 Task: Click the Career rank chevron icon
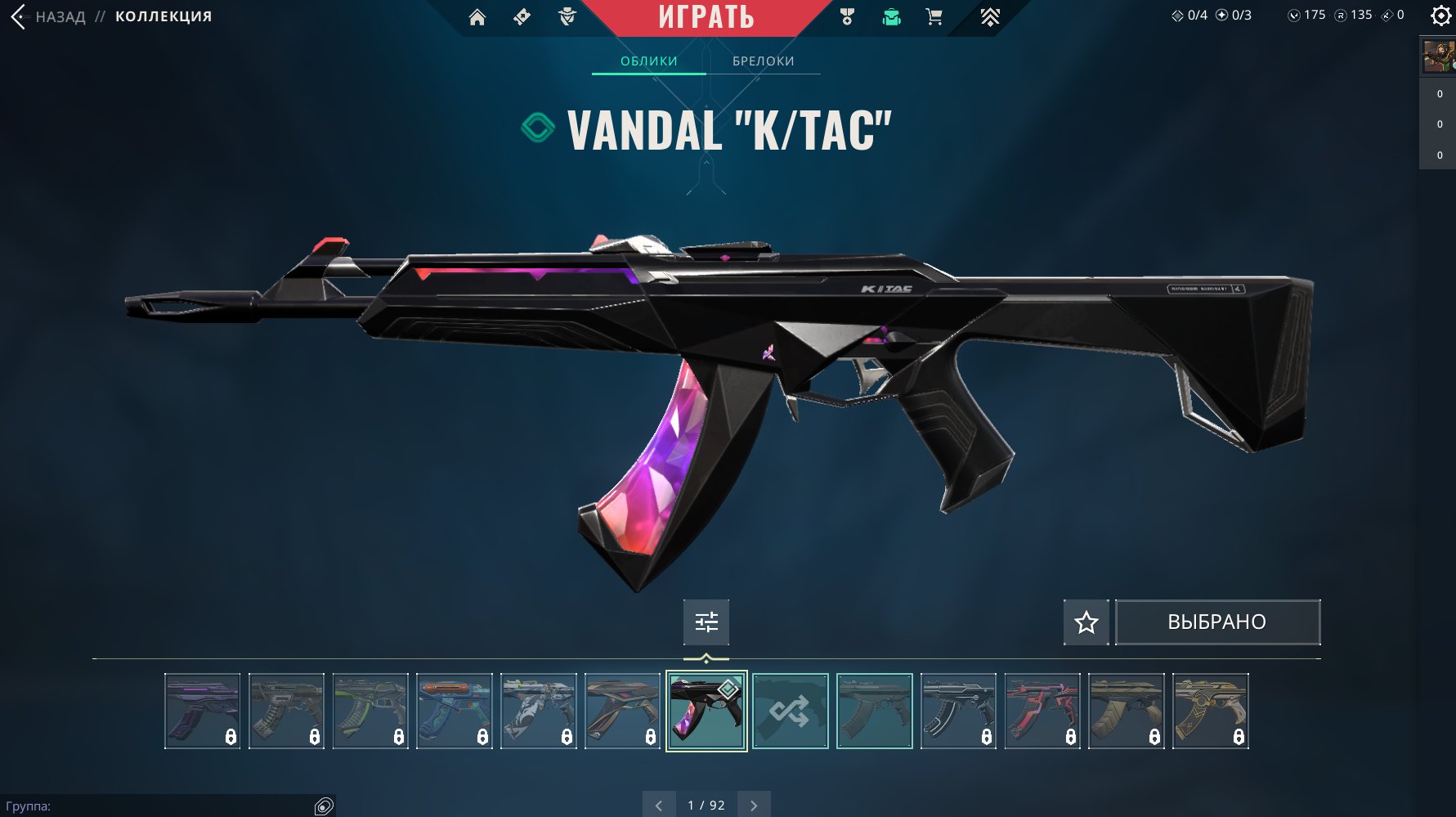tap(991, 15)
